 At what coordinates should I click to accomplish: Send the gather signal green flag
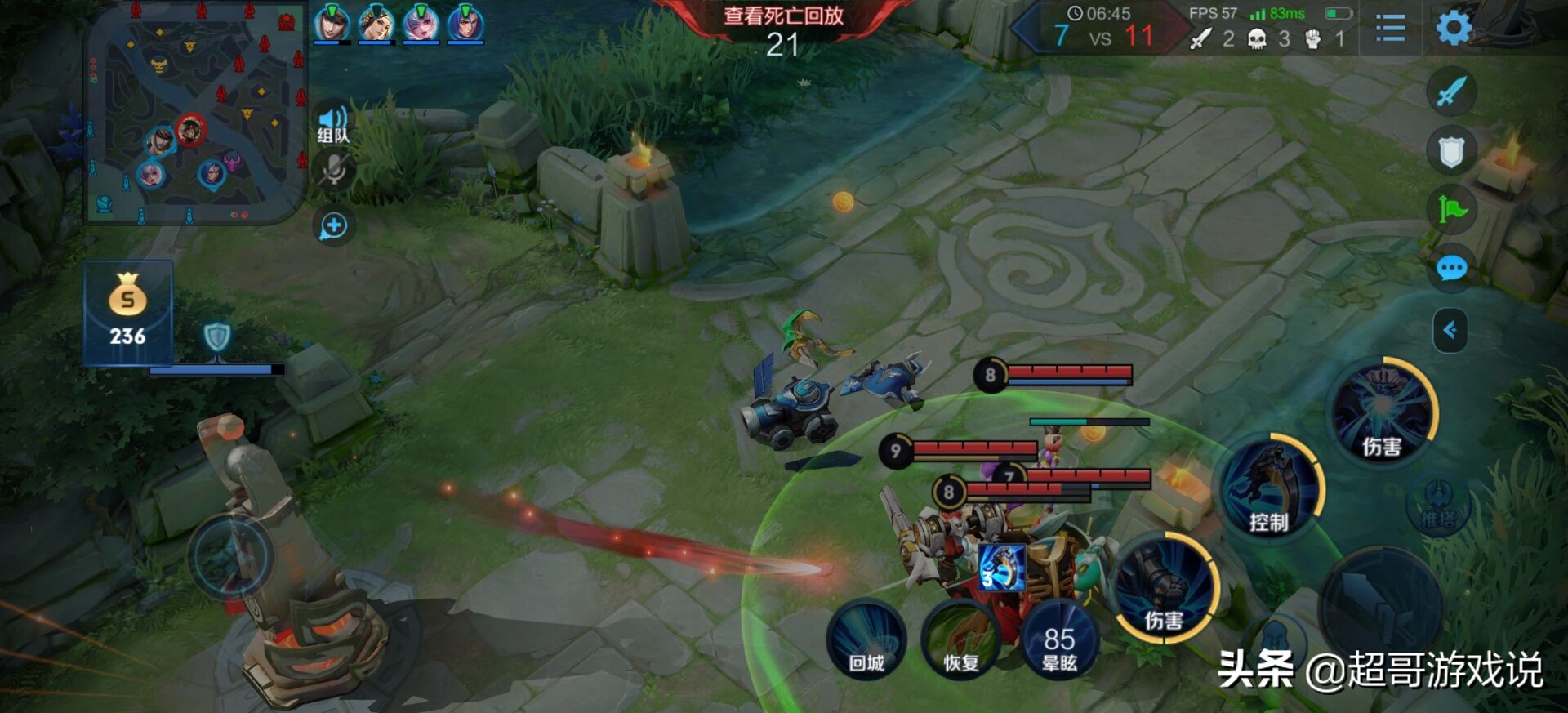pos(1451,209)
